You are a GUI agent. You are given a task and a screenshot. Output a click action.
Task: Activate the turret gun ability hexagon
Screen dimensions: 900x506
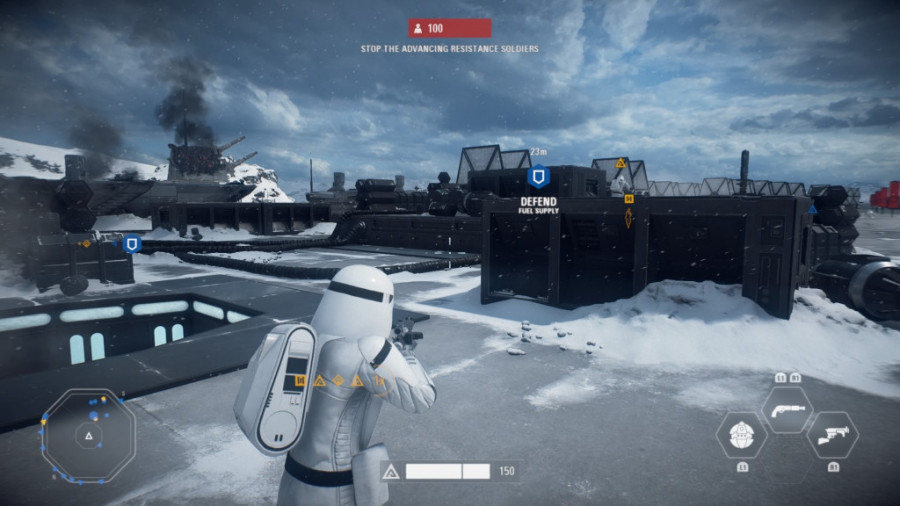coord(832,435)
